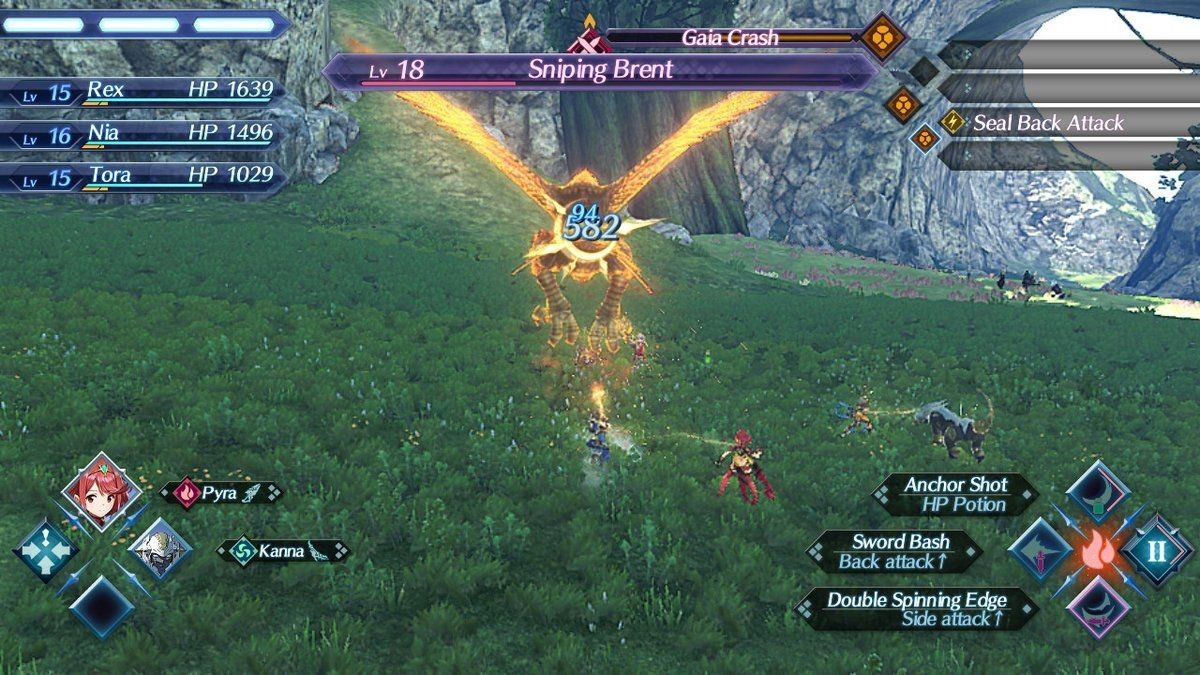Viewport: 1200px width, 675px height.
Task: Select Tora's party status row
Action: (145, 177)
